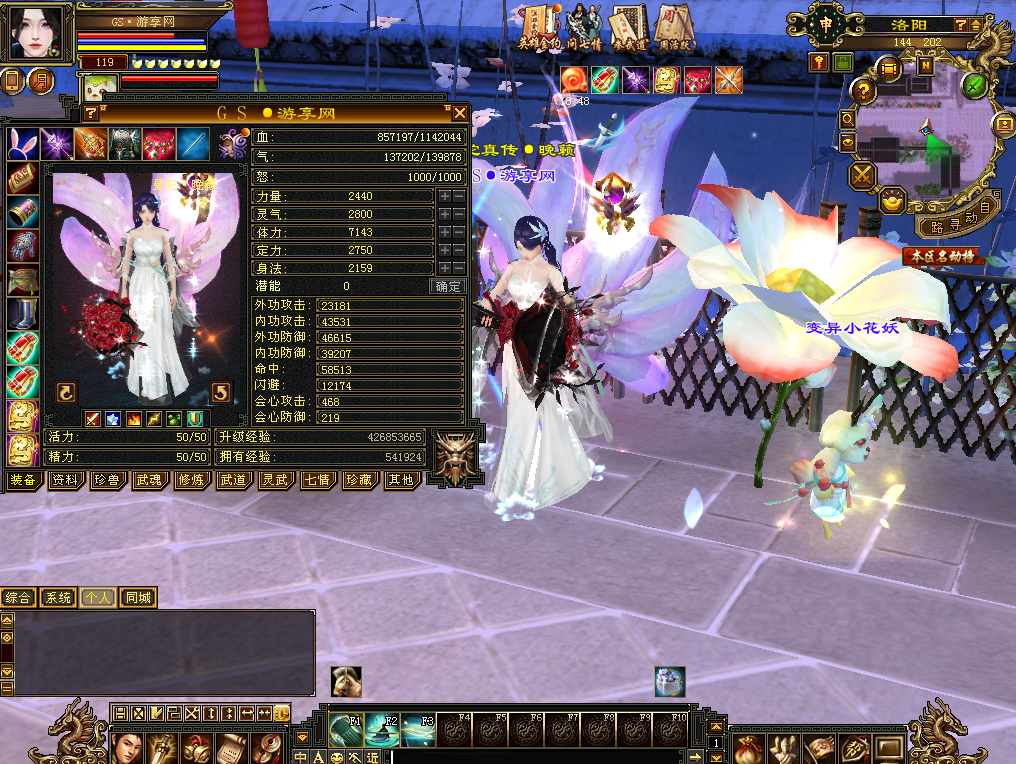The width and height of the screenshot is (1016, 764).
Task: Open the 本区名动榜 ranking board
Action: [x=942, y=256]
